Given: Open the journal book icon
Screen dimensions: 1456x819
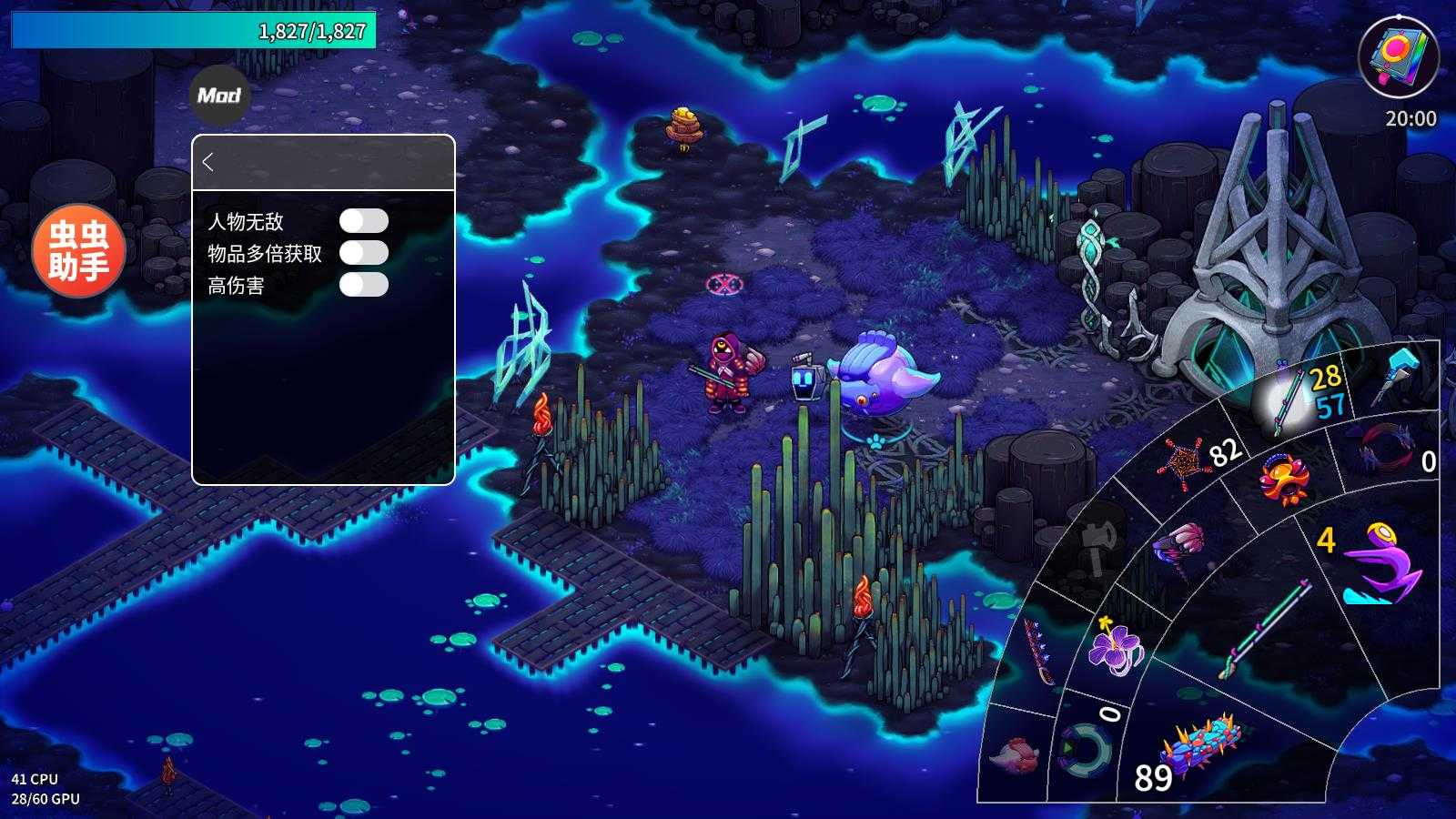Looking at the screenshot, I should [1398, 56].
